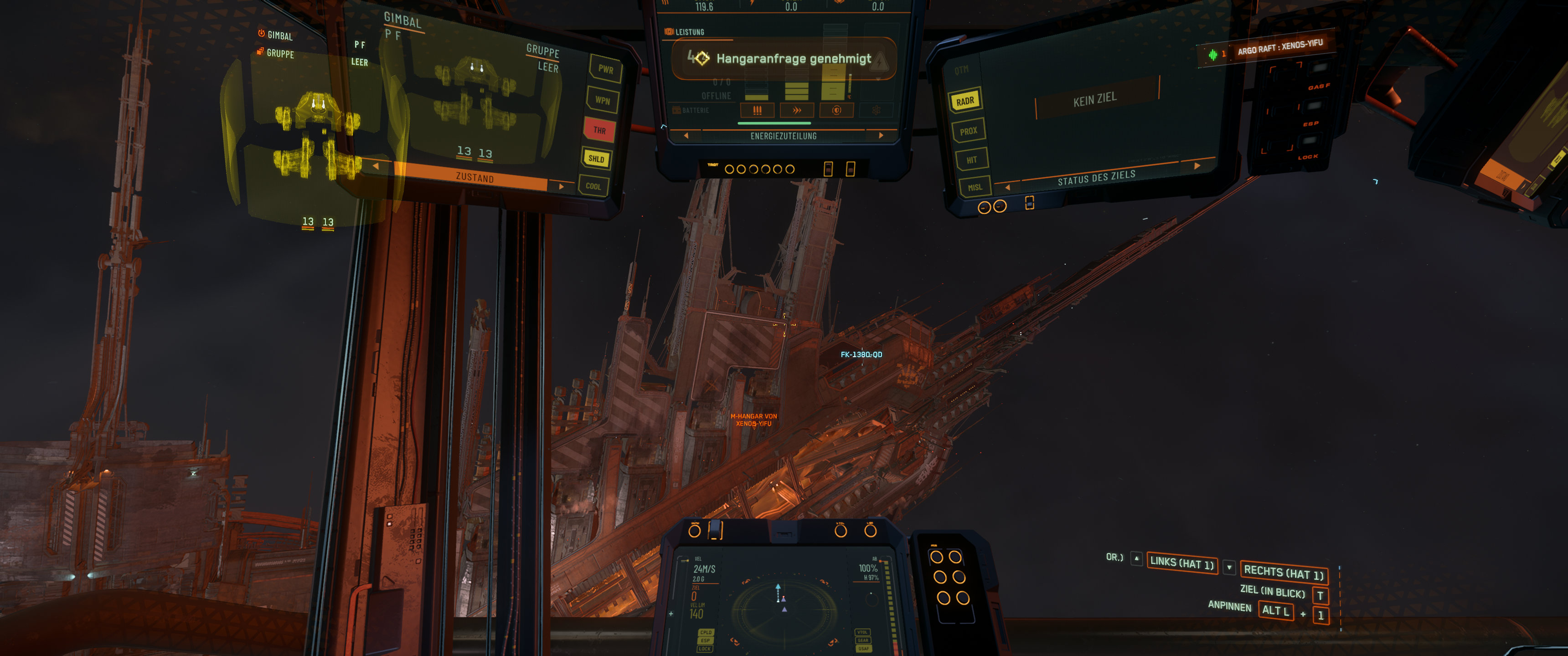The width and height of the screenshot is (1568, 656).
Task: Select the thruster chevrons power icon
Action: [797, 110]
